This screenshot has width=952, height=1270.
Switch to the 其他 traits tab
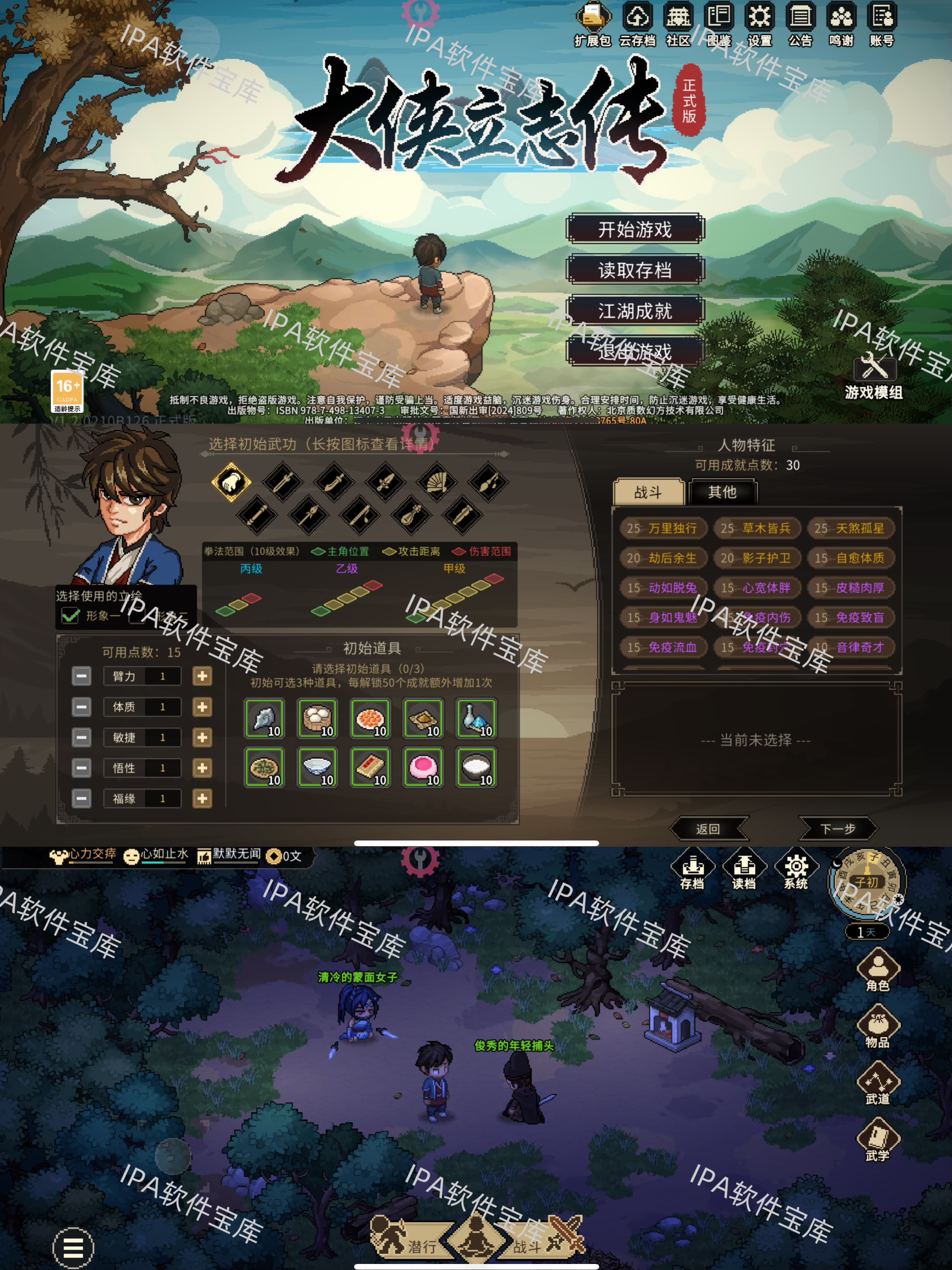click(722, 492)
